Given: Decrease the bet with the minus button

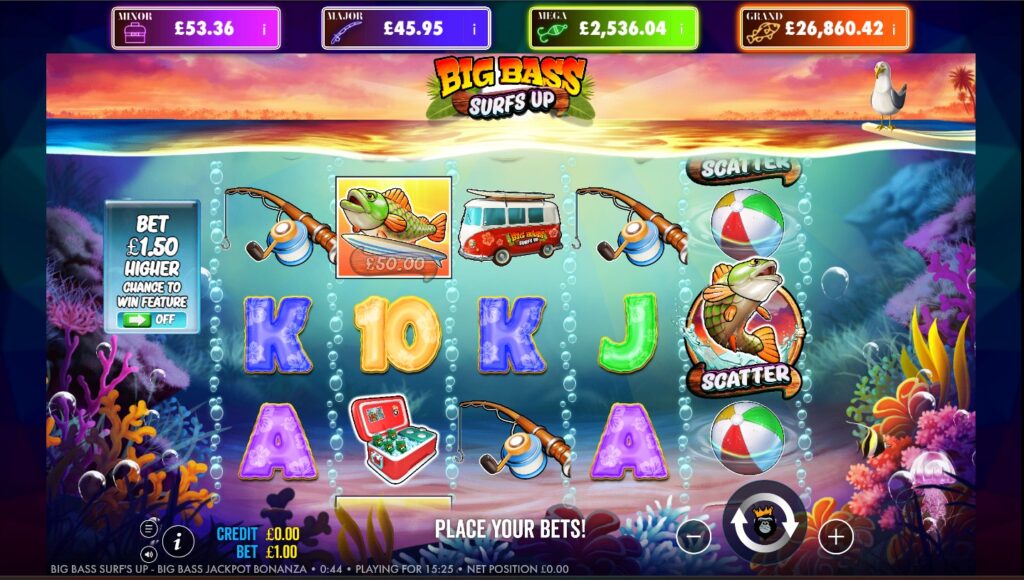Looking at the screenshot, I should tap(693, 537).
